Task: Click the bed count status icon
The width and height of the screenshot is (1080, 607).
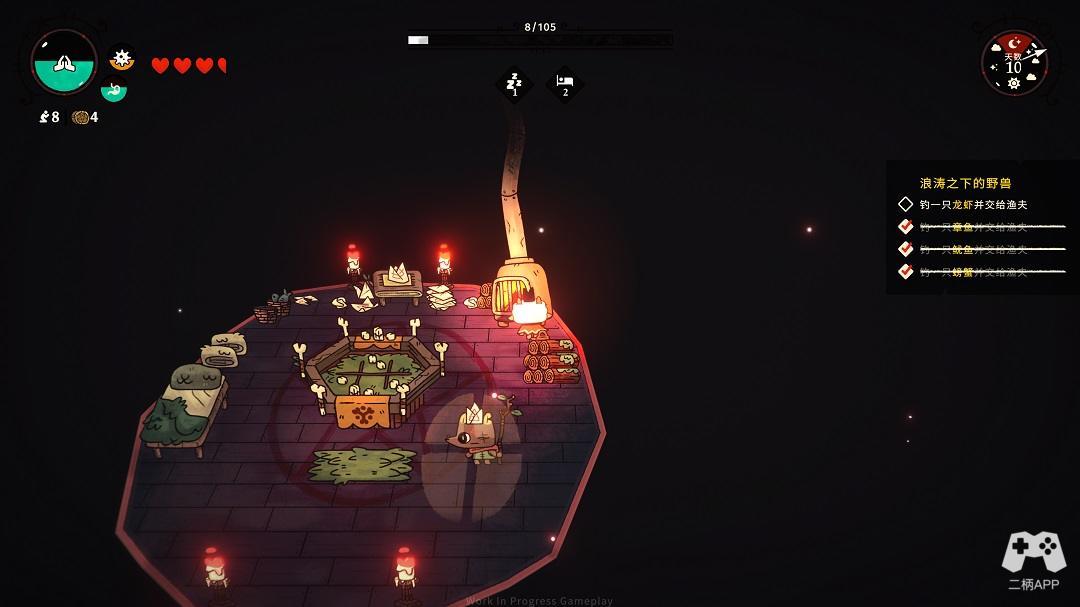Action: pos(564,84)
